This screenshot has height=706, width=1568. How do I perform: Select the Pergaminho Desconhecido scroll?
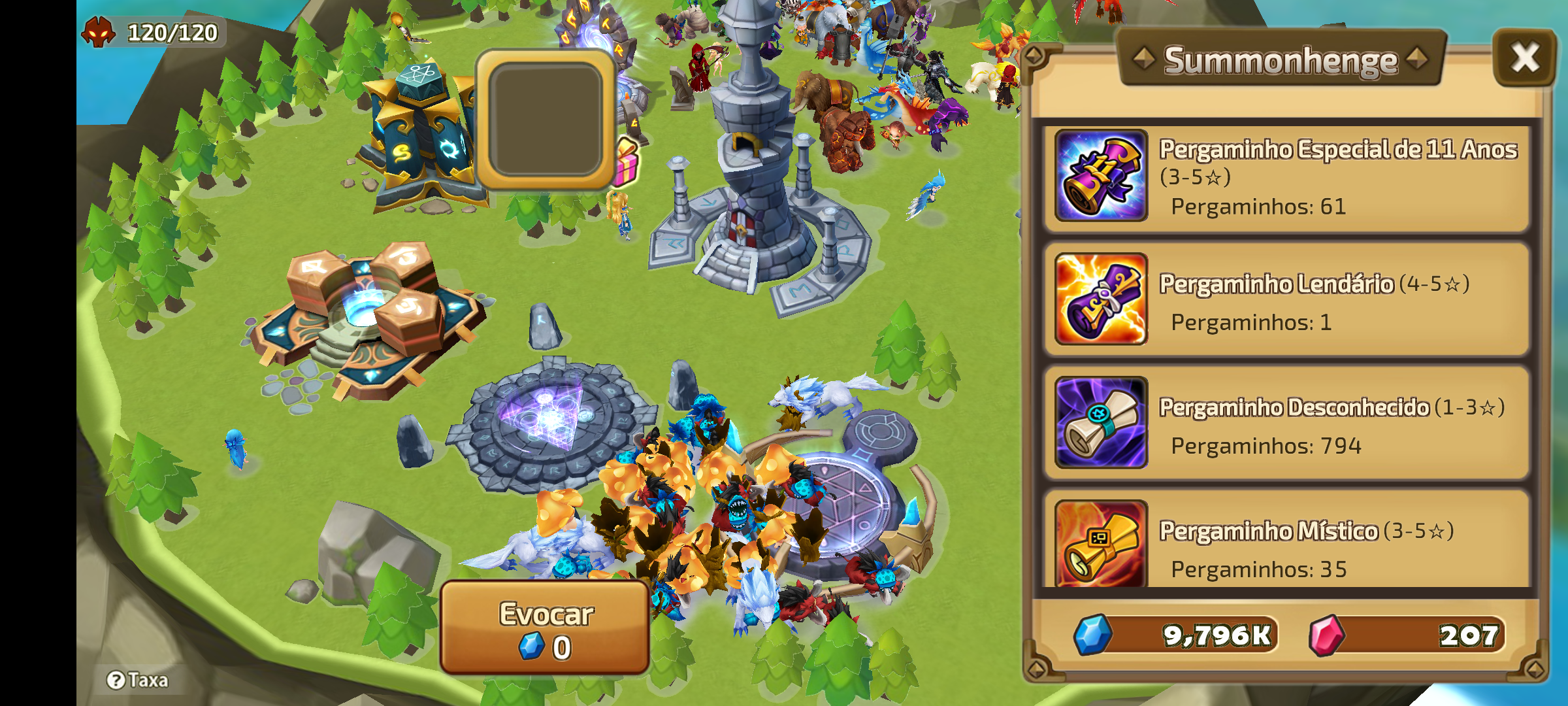coord(1286,424)
